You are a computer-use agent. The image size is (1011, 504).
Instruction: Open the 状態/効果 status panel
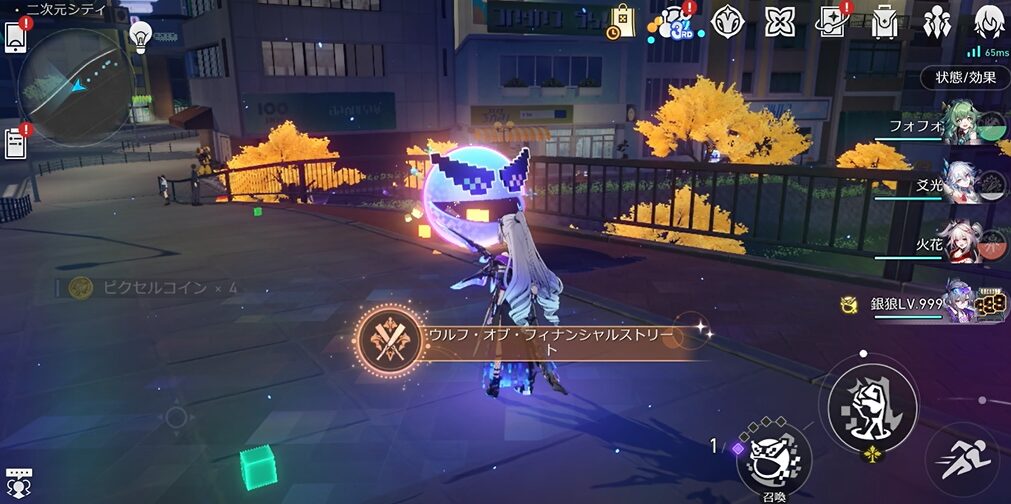coord(965,78)
